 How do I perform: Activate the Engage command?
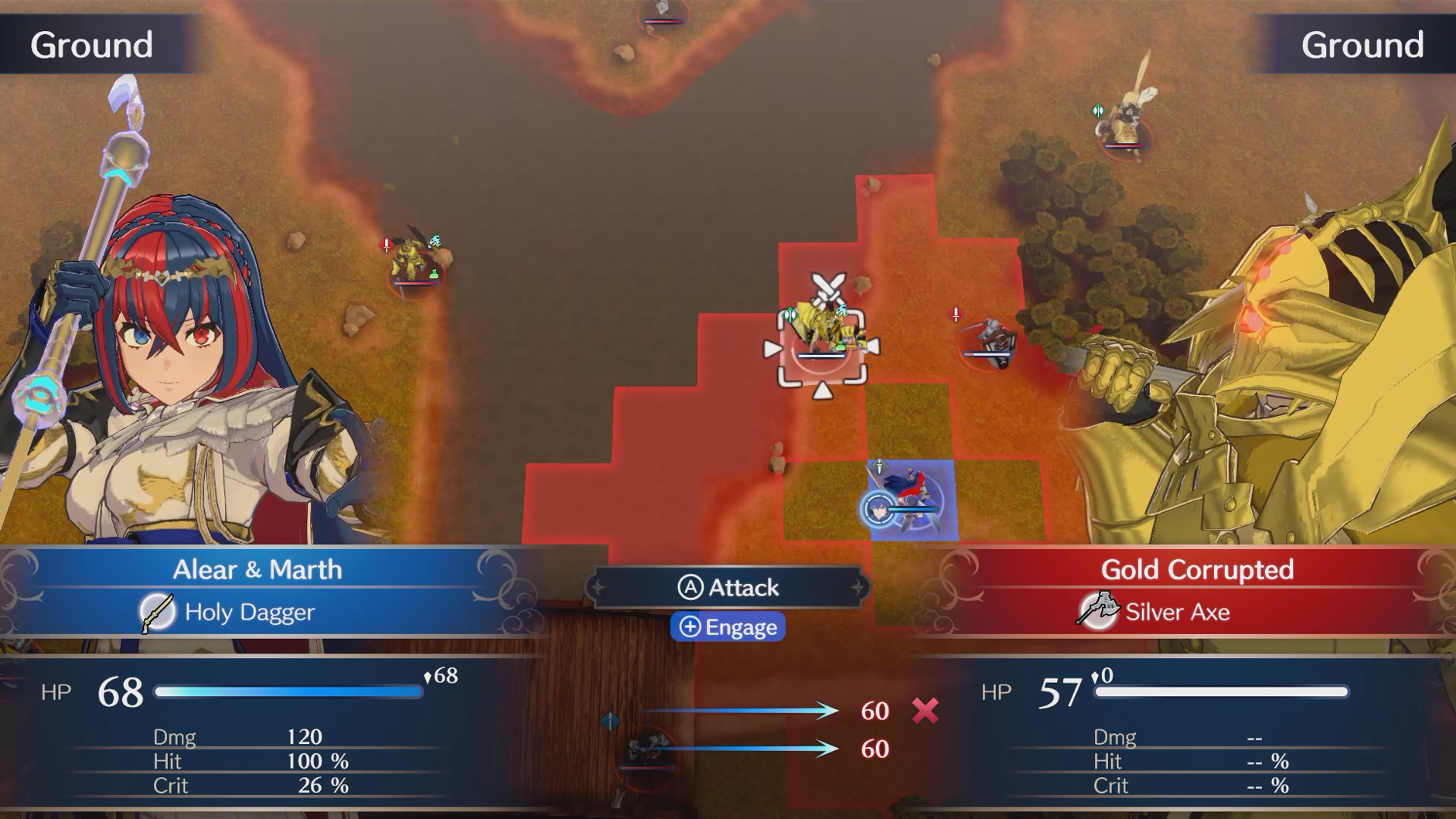coord(728,627)
